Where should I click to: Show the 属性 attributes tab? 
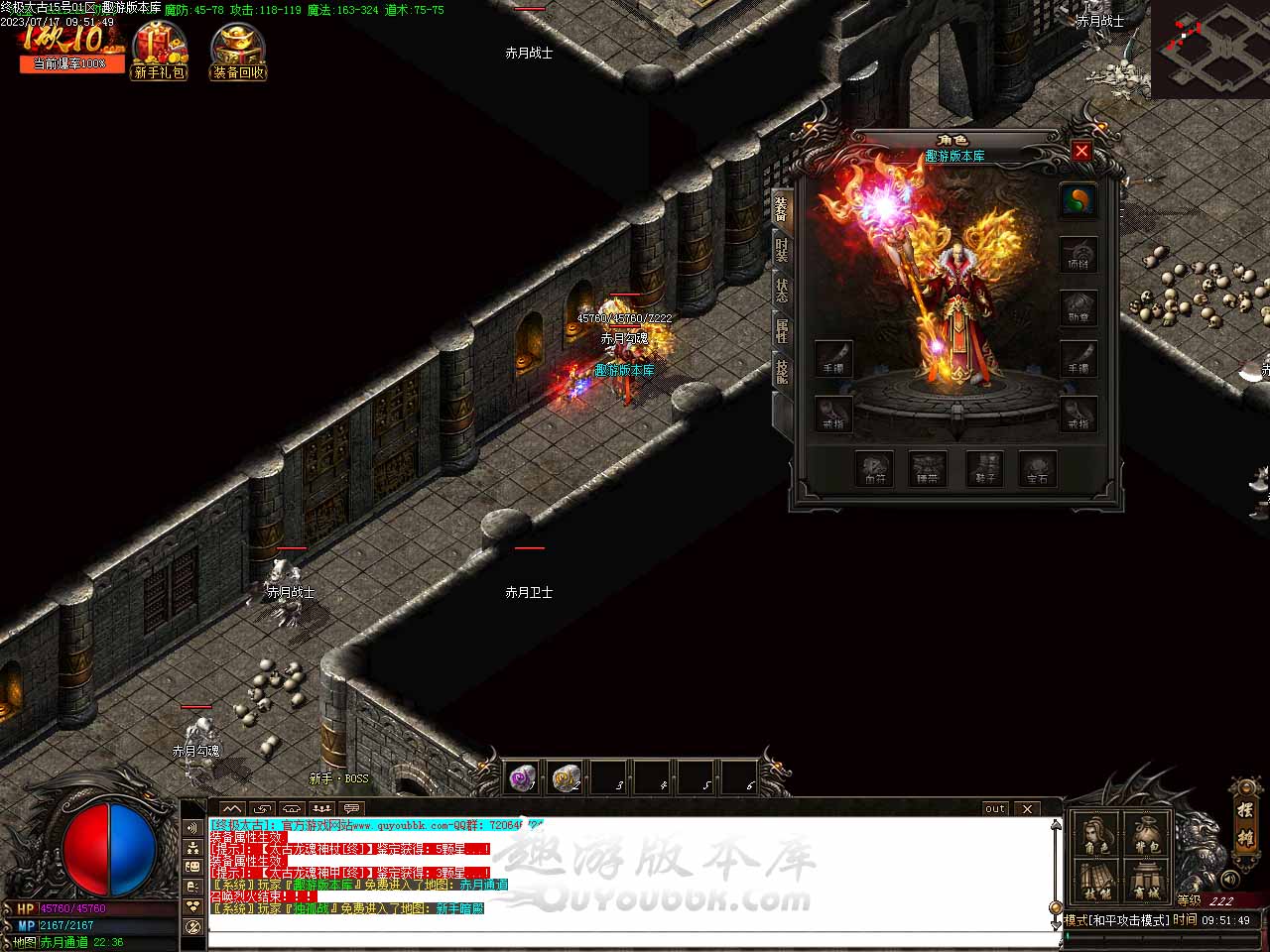(782, 331)
